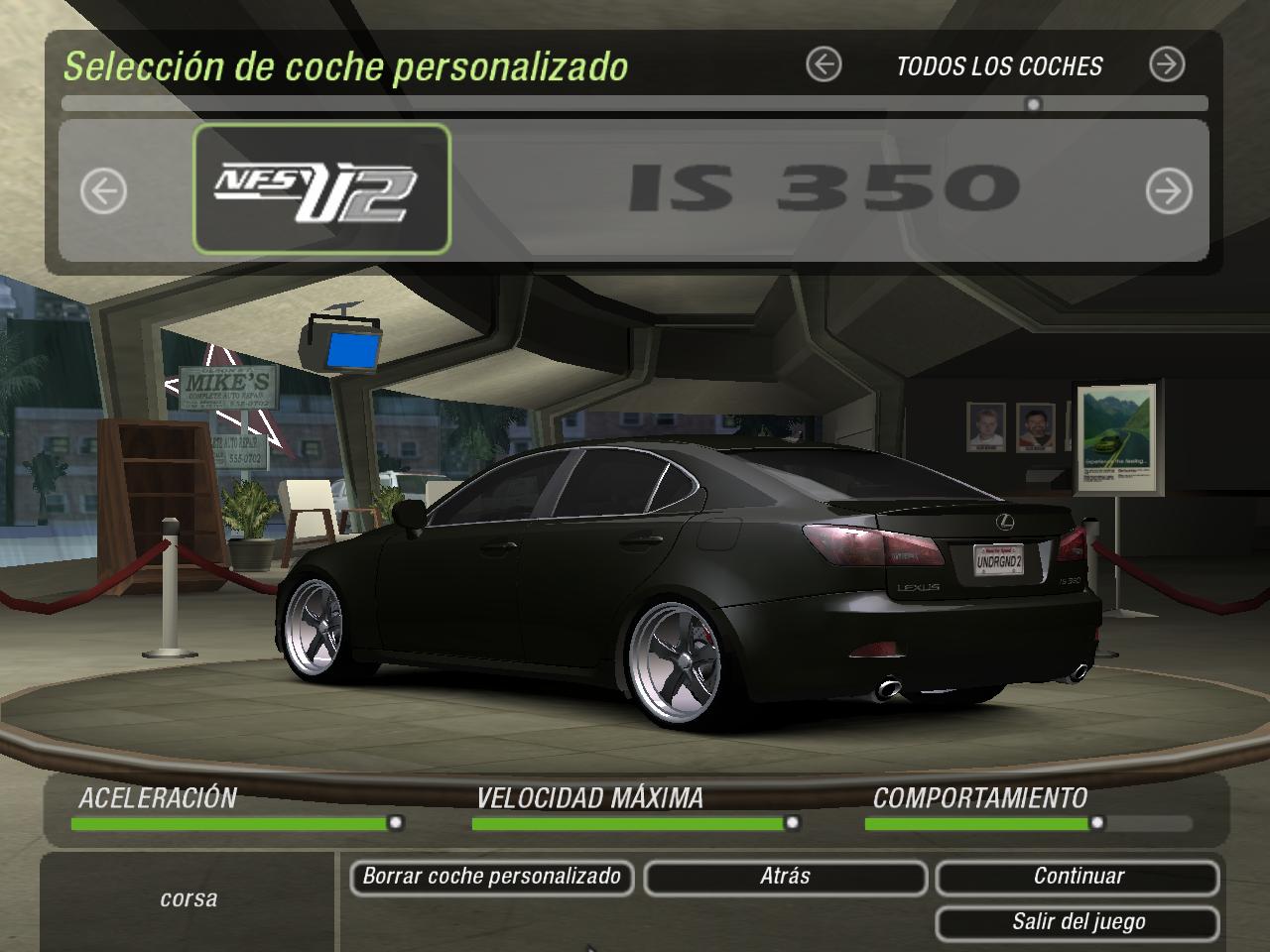The width and height of the screenshot is (1270, 952).
Task: Confirm selection with Continuar
Action: [1078, 878]
